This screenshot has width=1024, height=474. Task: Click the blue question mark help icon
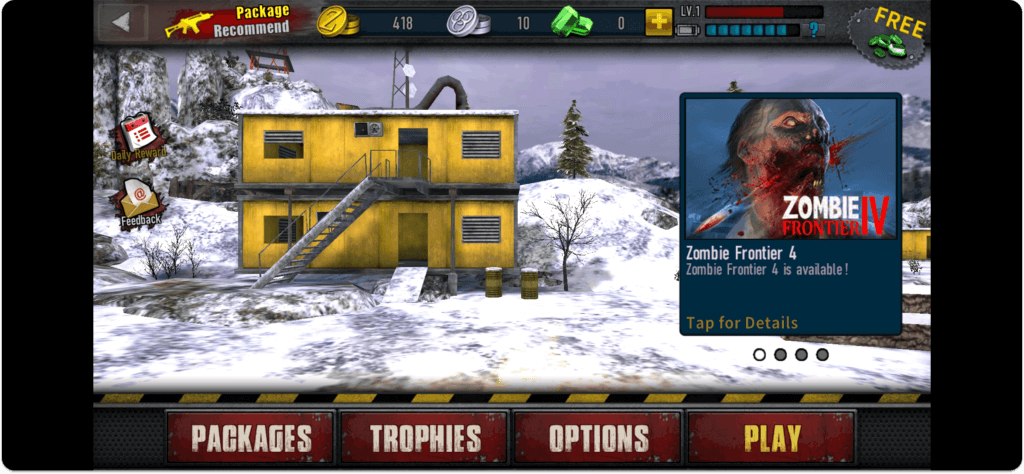(815, 30)
